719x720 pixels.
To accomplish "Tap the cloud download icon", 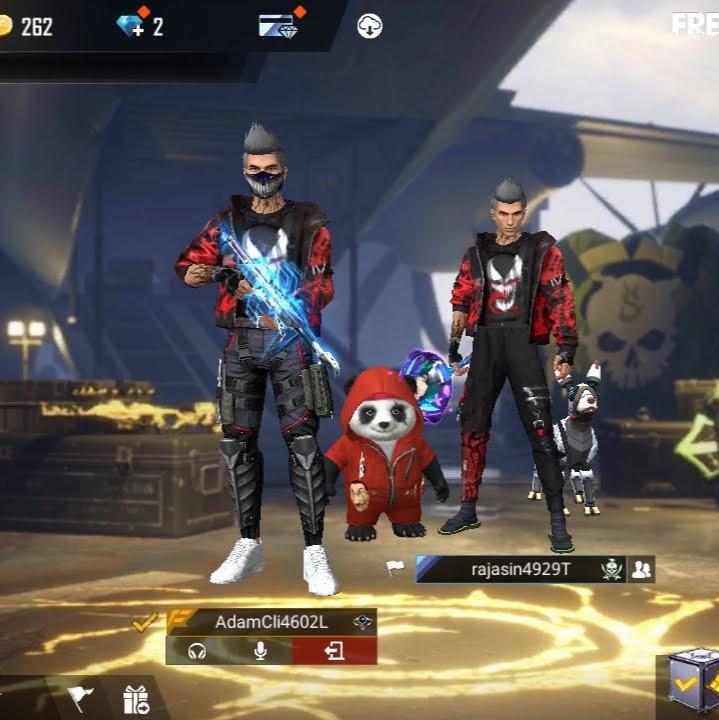I will [370, 26].
